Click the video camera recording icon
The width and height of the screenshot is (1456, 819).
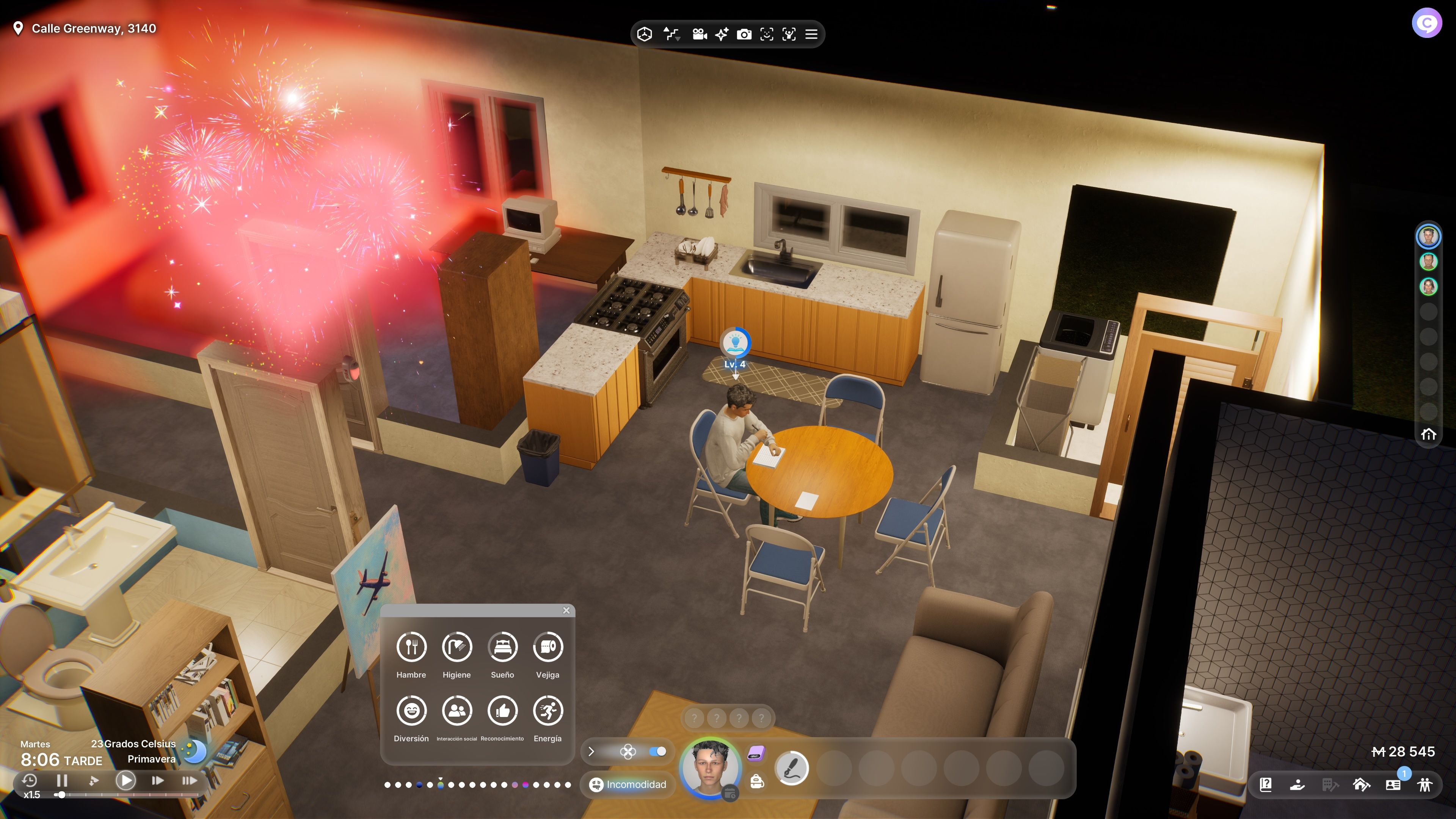click(x=699, y=35)
